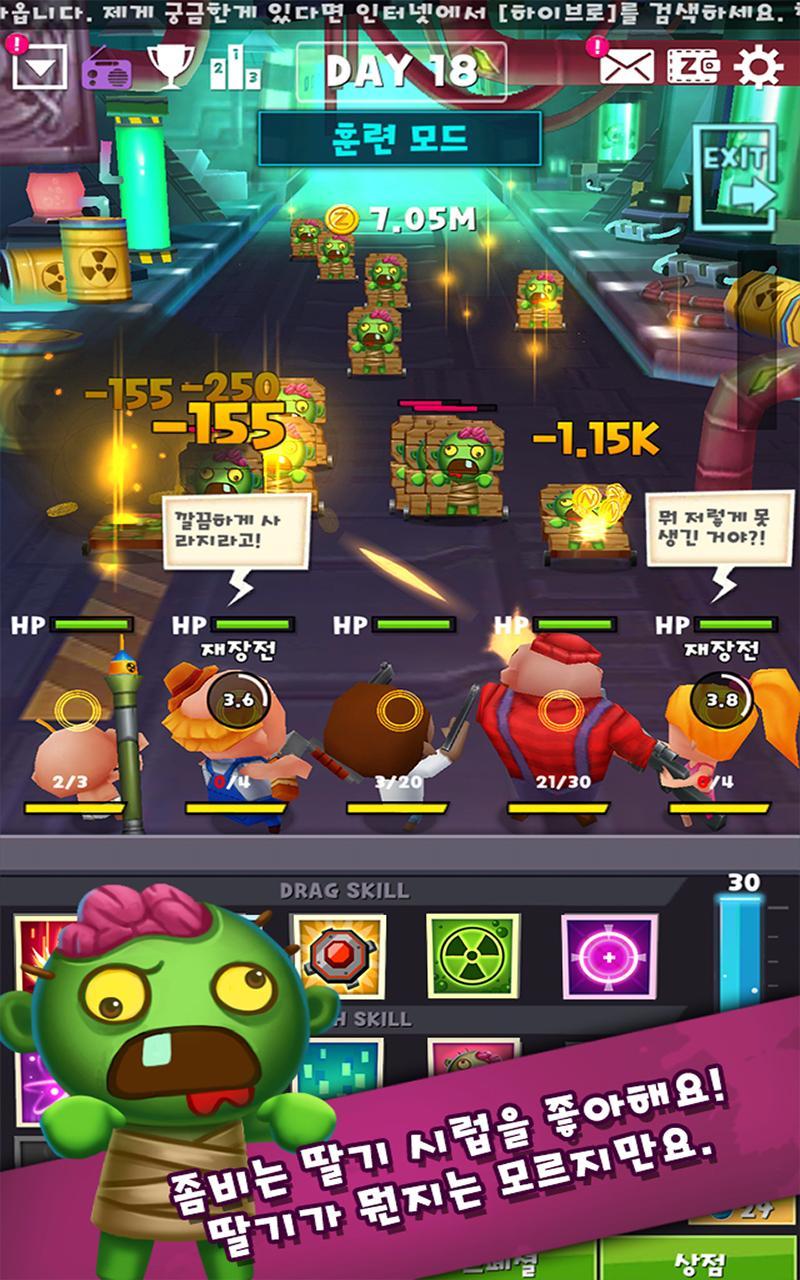
Task: Open the Z ticket icon
Action: pos(693,67)
